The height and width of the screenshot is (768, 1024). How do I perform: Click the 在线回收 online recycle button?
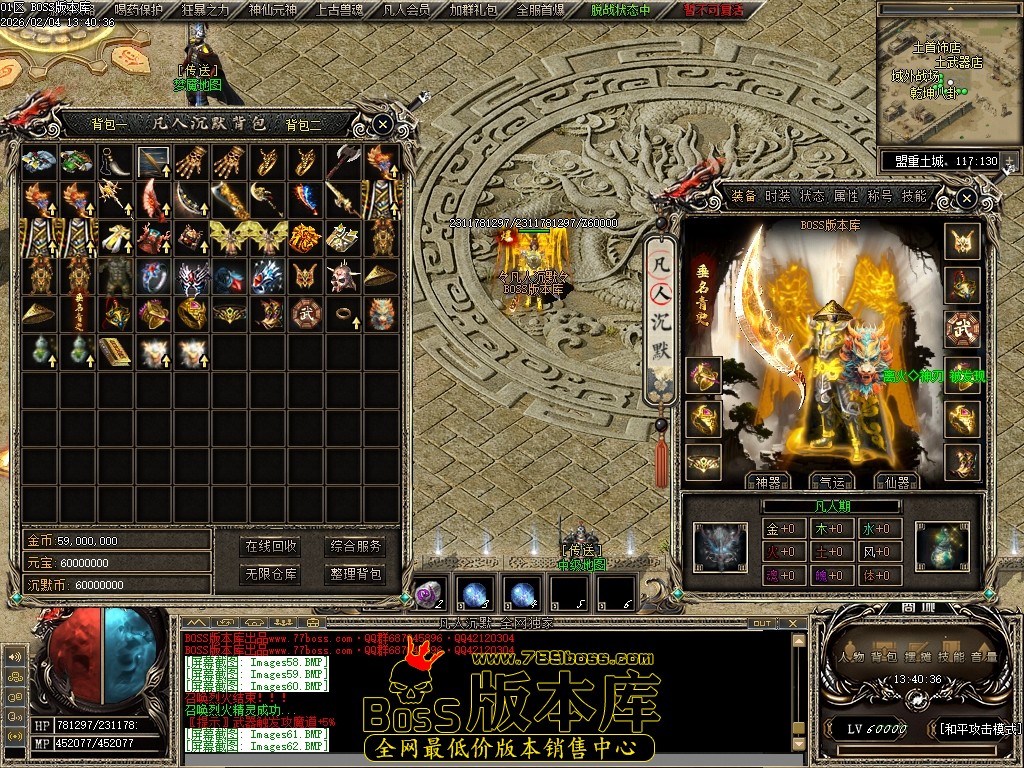tap(271, 546)
